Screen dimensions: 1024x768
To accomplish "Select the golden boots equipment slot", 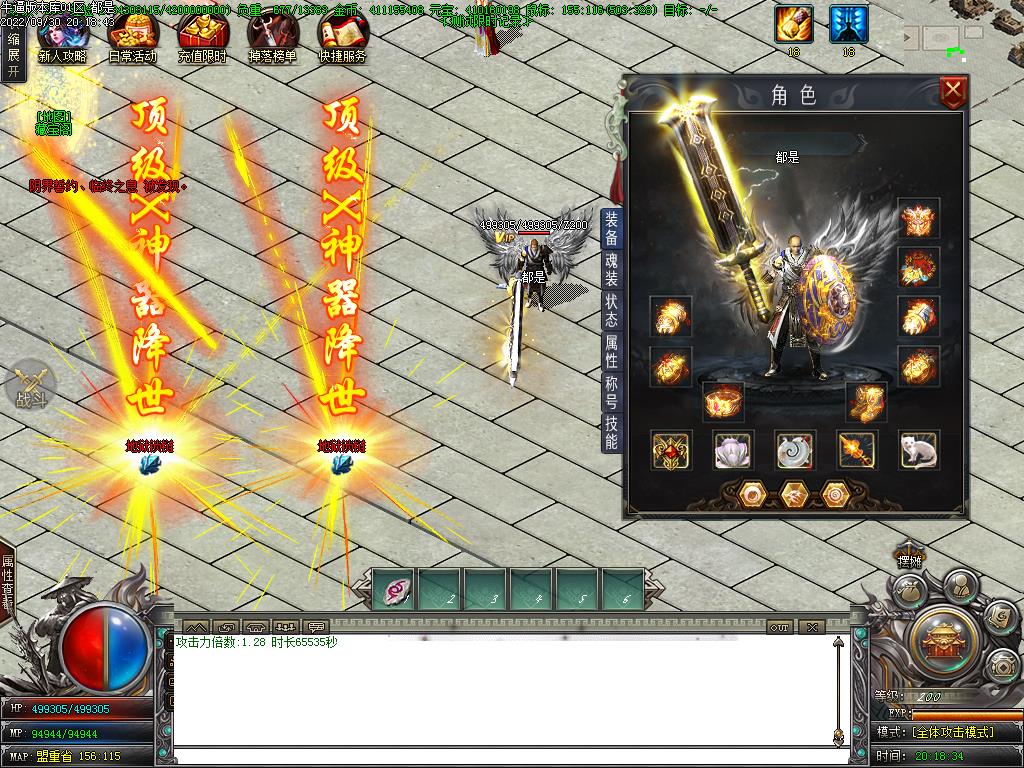I will (x=866, y=402).
